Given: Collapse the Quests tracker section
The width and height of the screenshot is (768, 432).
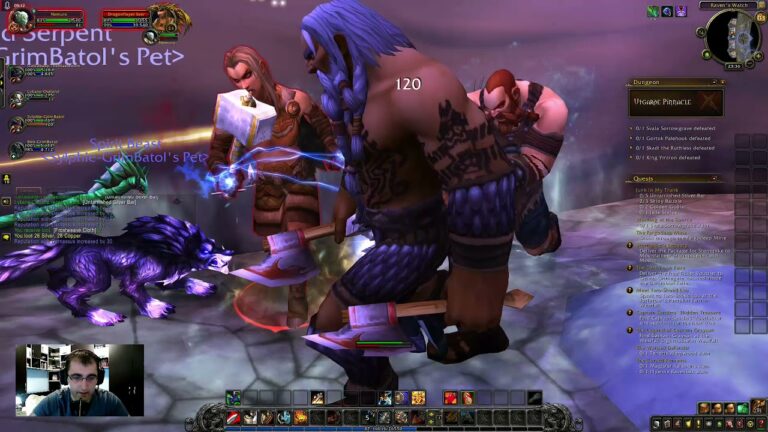Looking at the screenshot, I should [713, 179].
